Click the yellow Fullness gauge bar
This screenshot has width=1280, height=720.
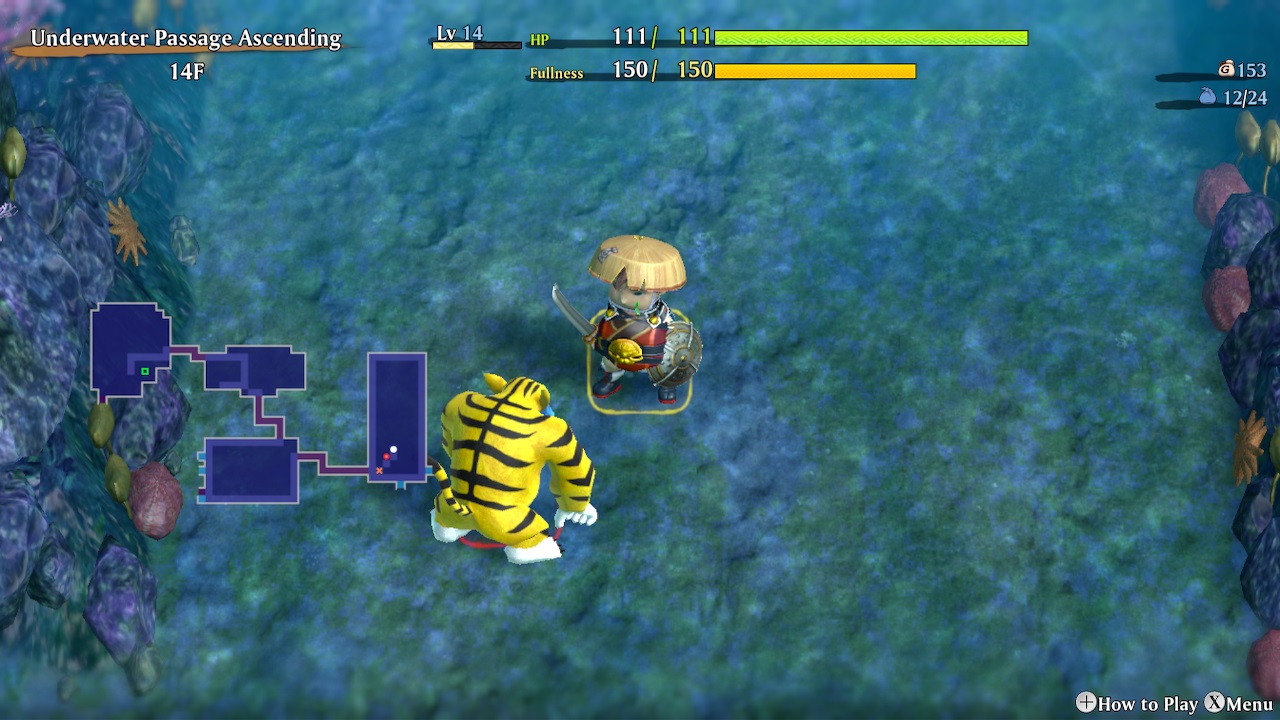(x=815, y=72)
